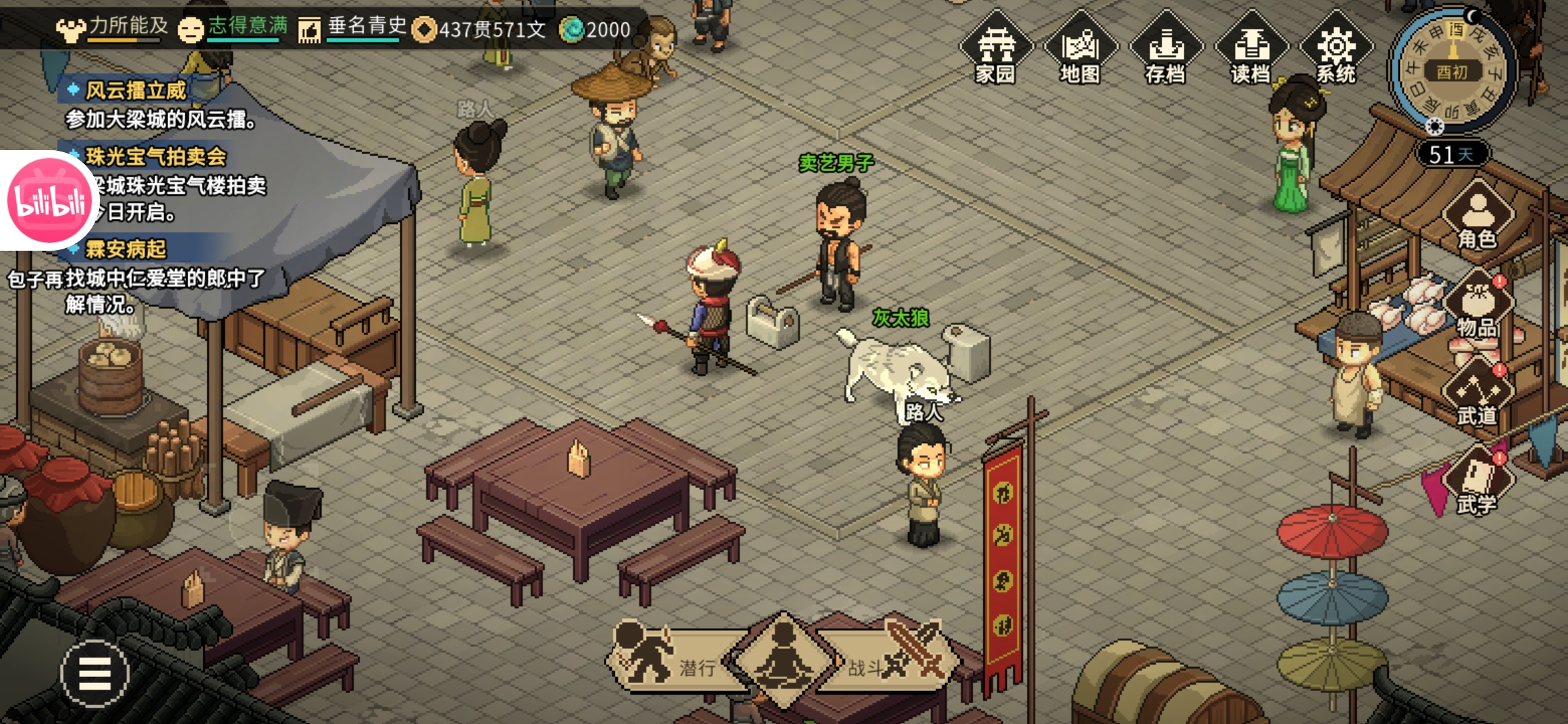Select the 霖安病起 quest entry
This screenshot has width=1568, height=724.
tap(126, 249)
